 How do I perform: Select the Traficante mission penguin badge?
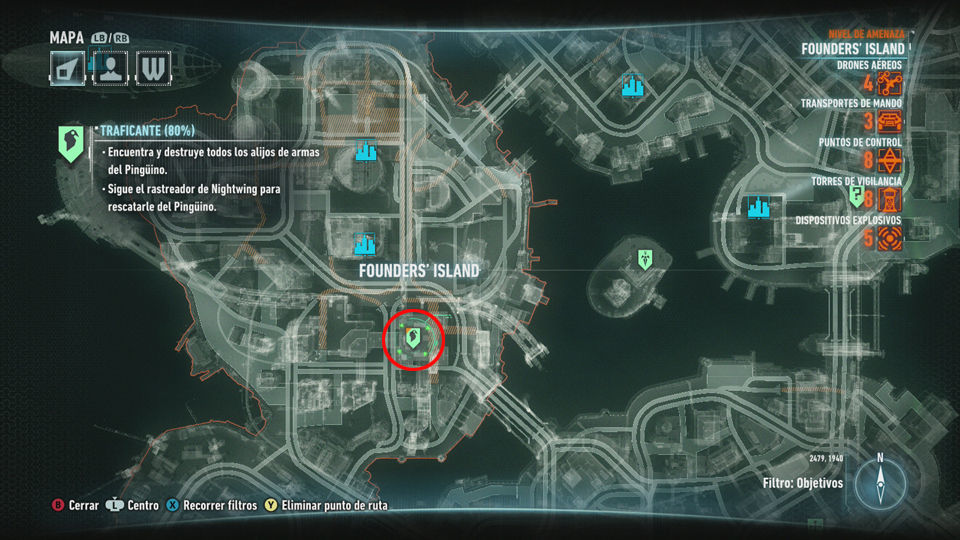(70, 144)
